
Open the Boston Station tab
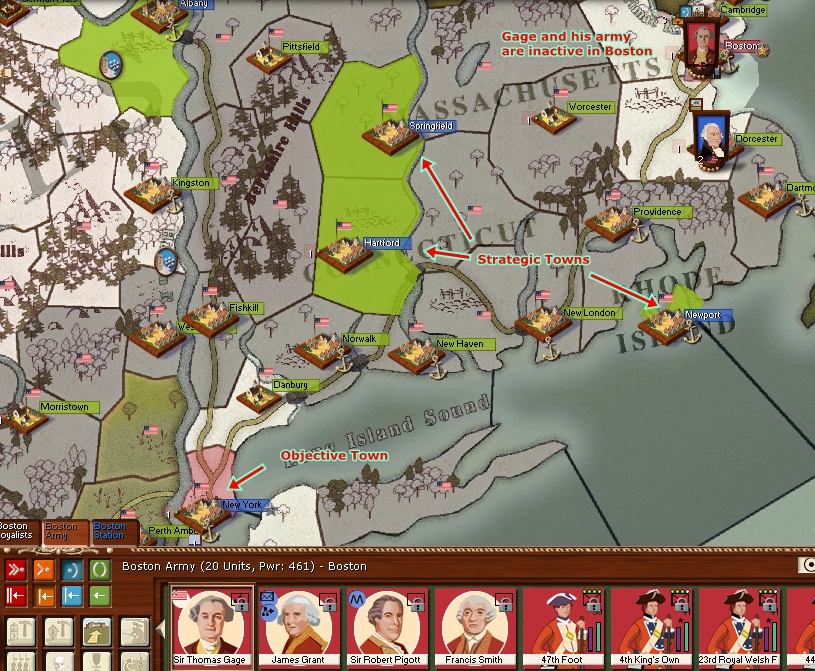(109, 531)
